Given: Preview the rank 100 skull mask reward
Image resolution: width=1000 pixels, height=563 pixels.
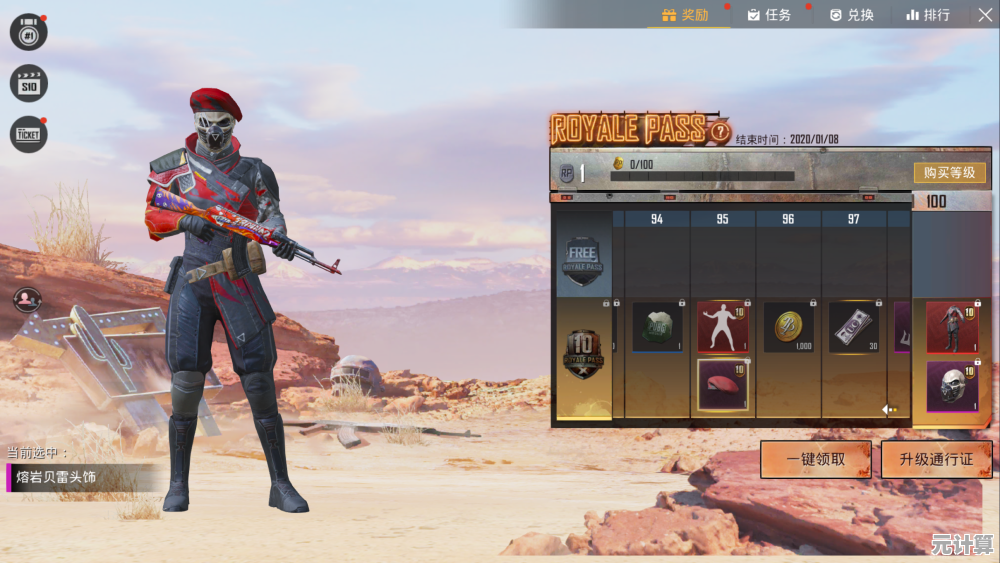Looking at the screenshot, I should pyautogui.click(x=951, y=386).
